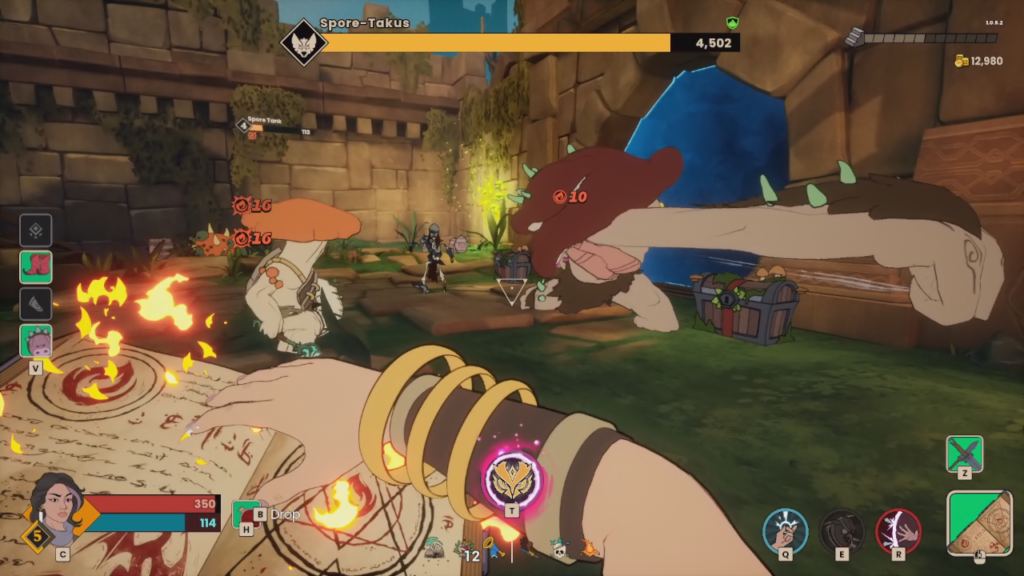Select the red boots item slot
Viewport: 1024px width, 576px height.
click(x=36, y=267)
